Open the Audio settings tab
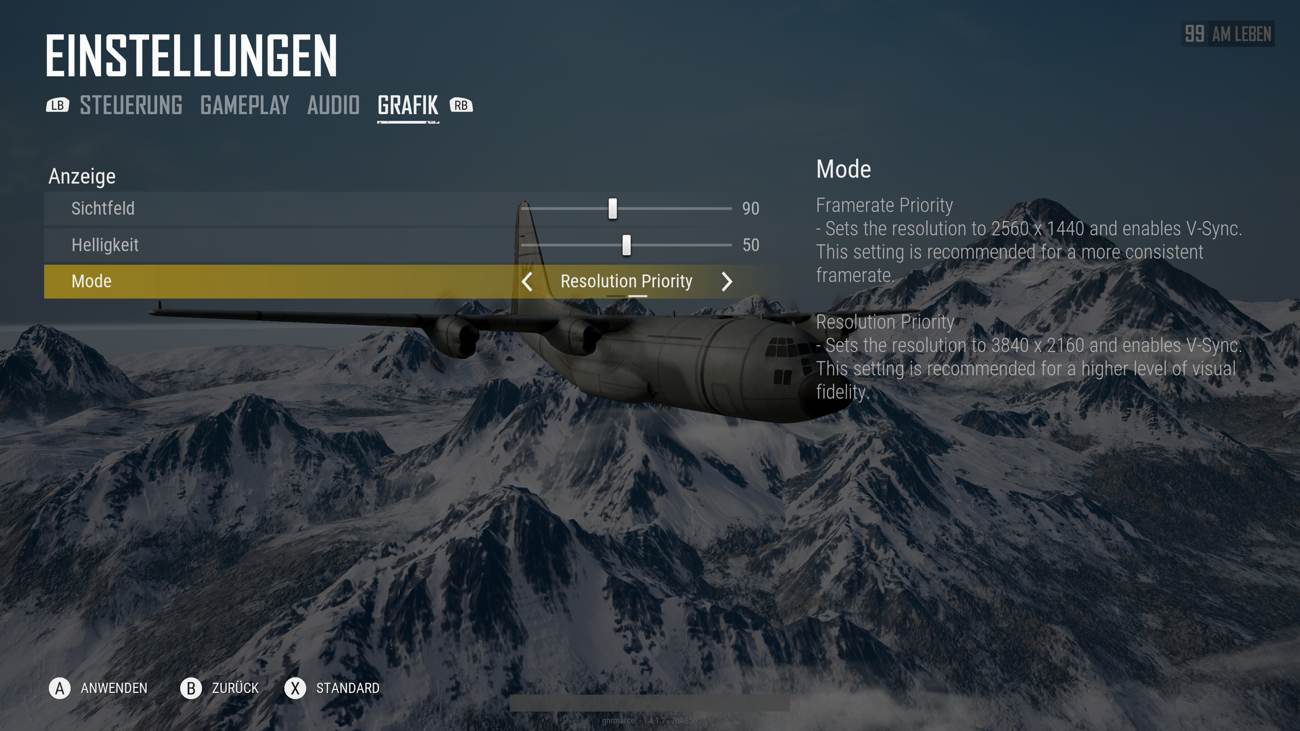The image size is (1300, 731). pos(333,104)
